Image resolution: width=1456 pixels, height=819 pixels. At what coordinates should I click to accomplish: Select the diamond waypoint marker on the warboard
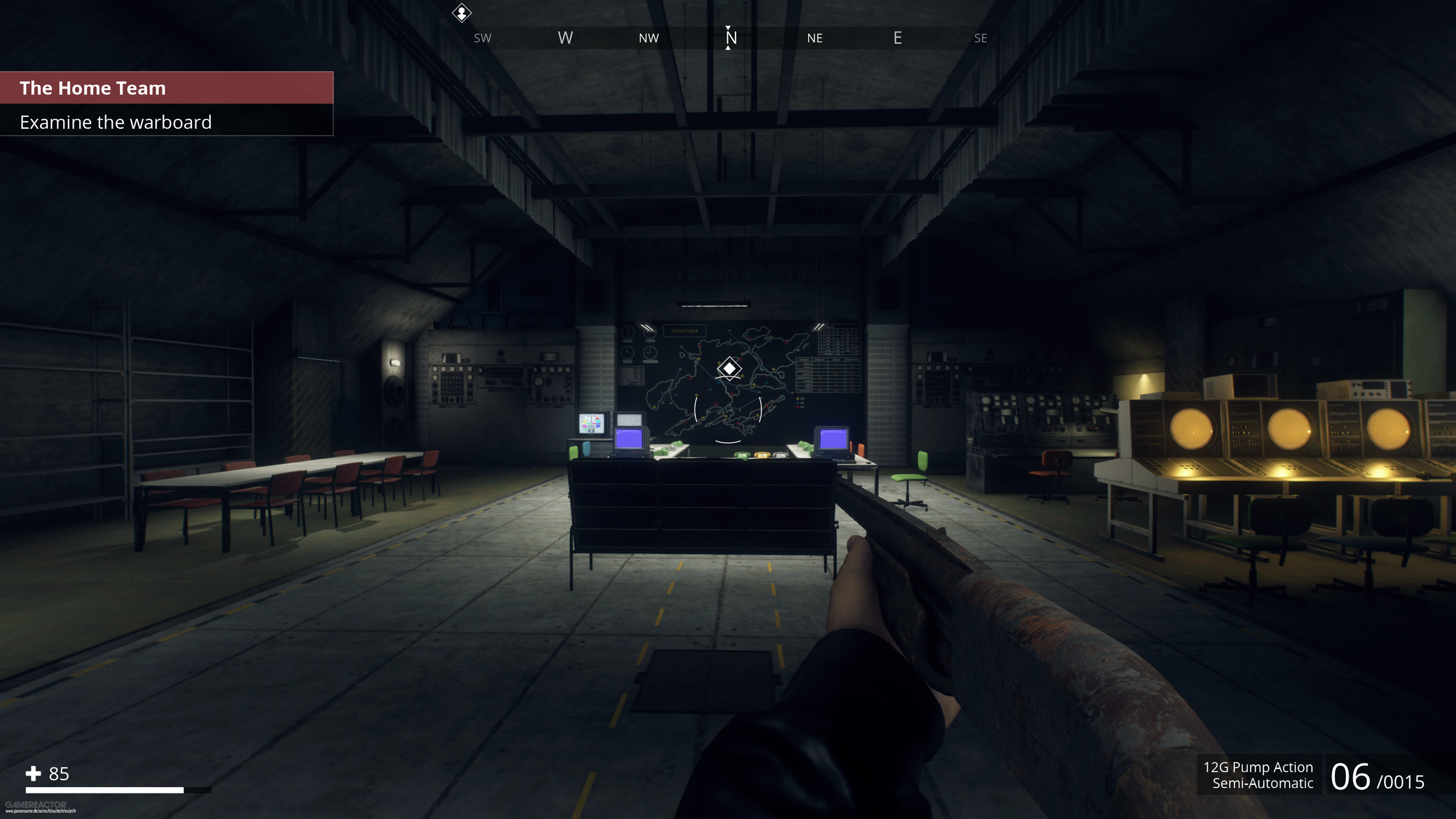point(729,369)
